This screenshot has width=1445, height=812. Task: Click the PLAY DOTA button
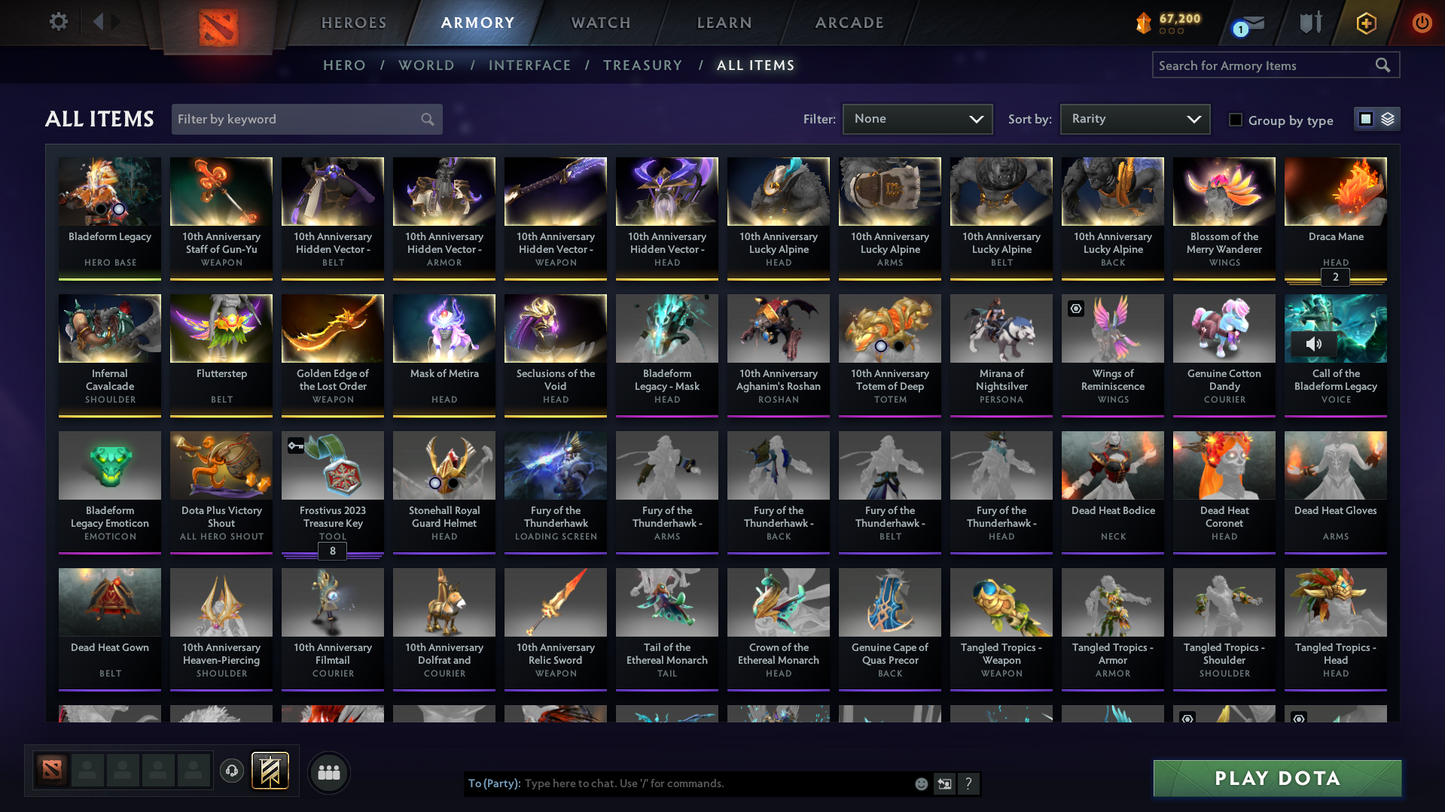[x=1277, y=777]
